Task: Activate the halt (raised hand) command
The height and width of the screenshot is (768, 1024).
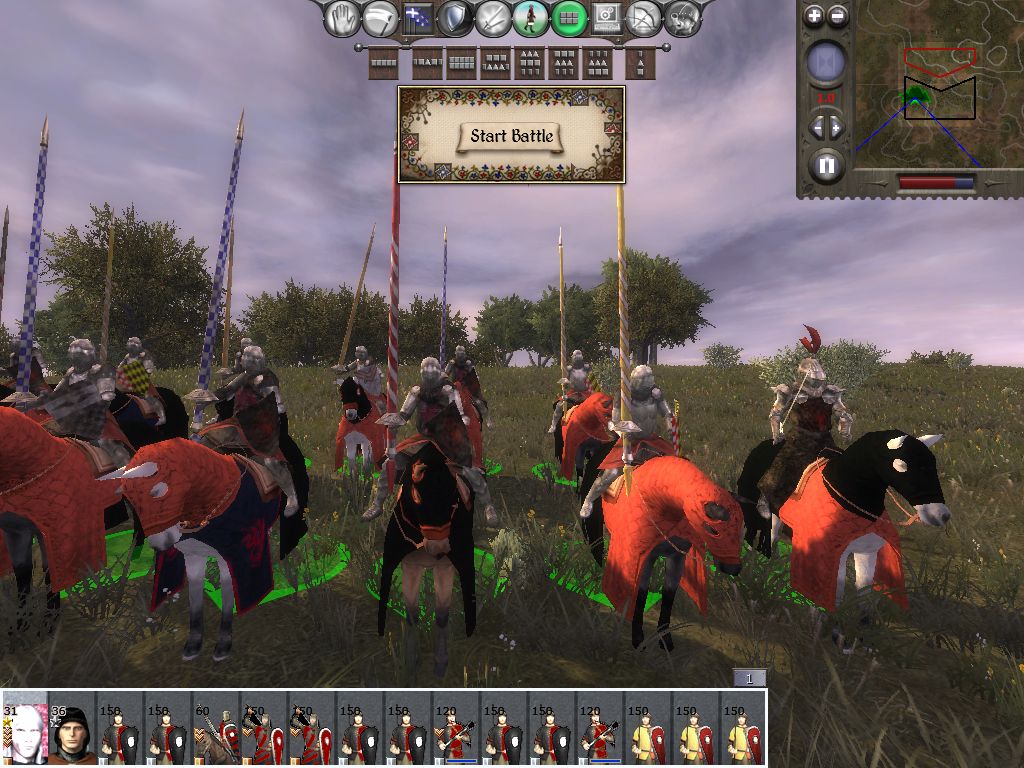Action: pos(344,17)
